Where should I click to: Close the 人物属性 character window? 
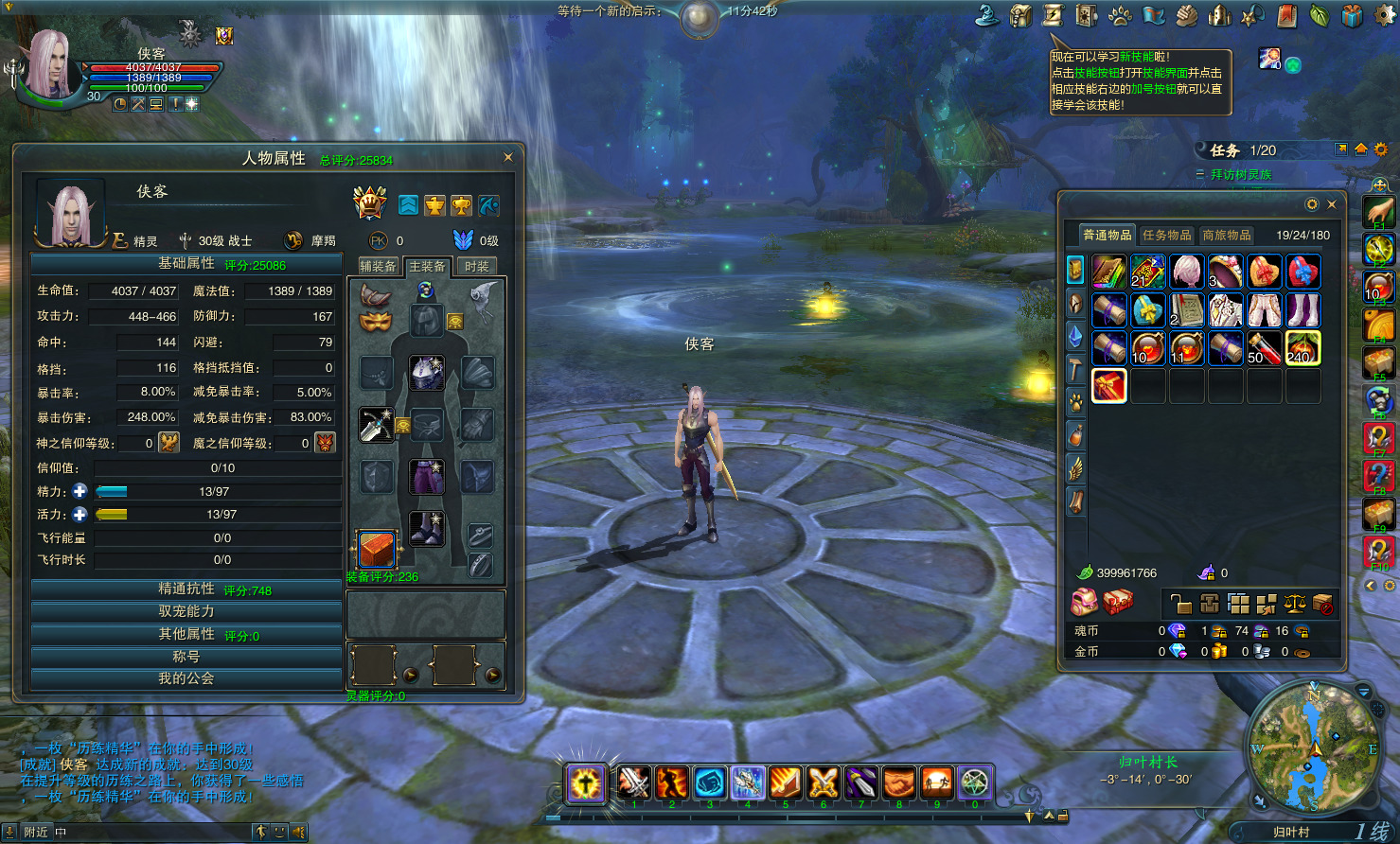click(508, 158)
